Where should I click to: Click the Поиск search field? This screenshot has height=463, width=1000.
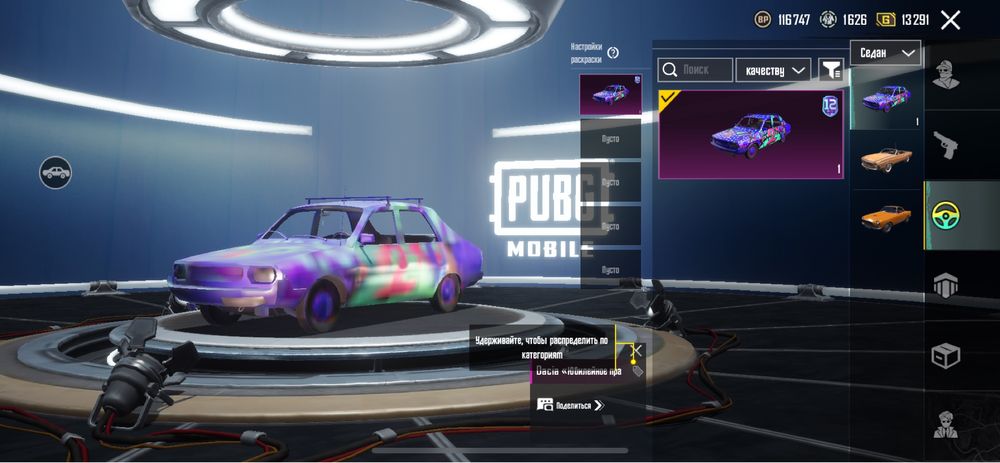(695, 70)
